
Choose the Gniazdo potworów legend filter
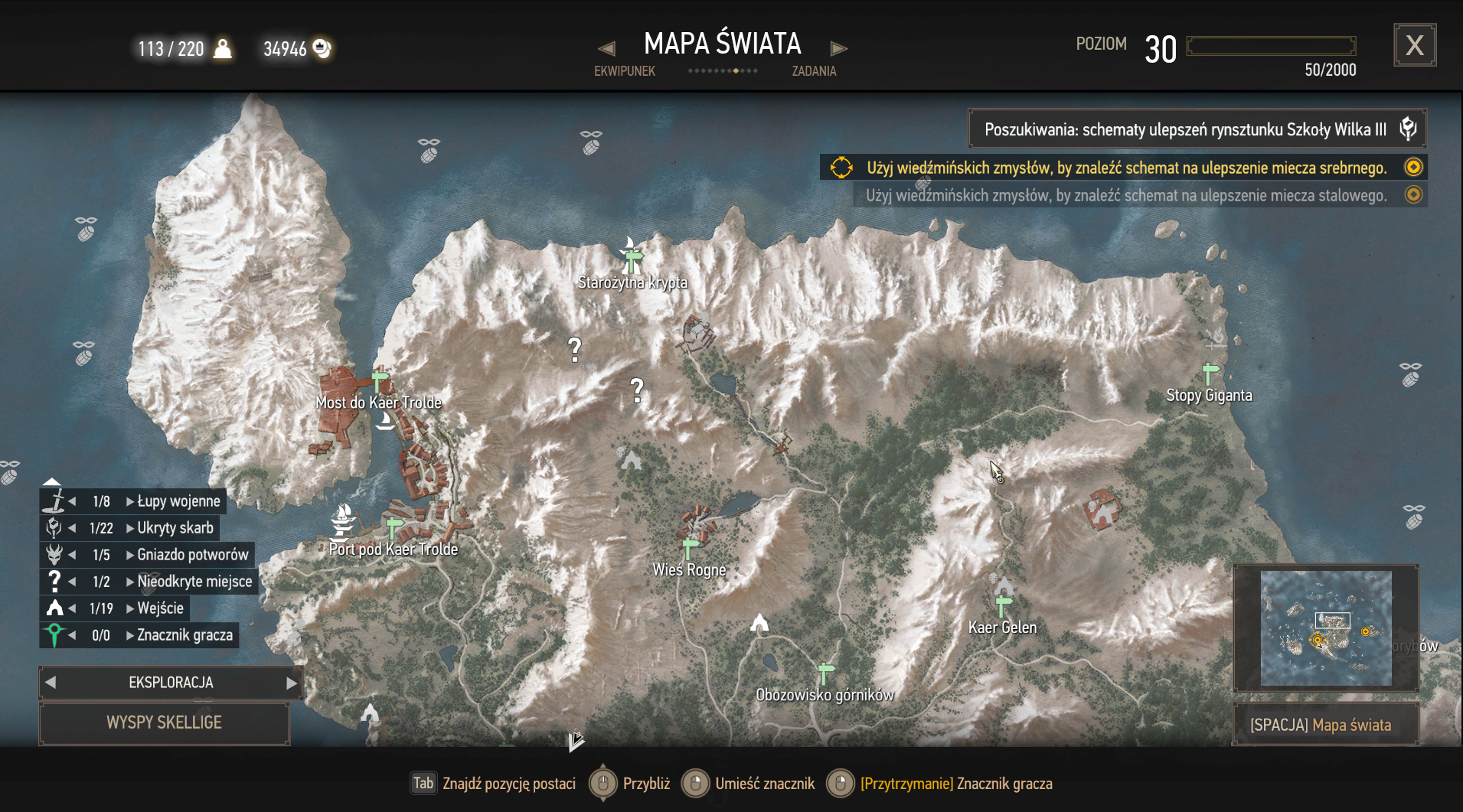[192, 555]
